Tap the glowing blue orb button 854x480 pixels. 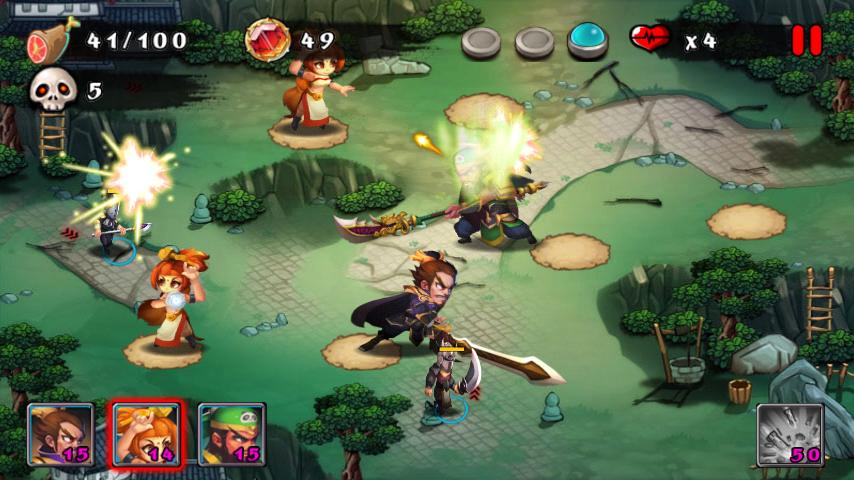click(588, 40)
